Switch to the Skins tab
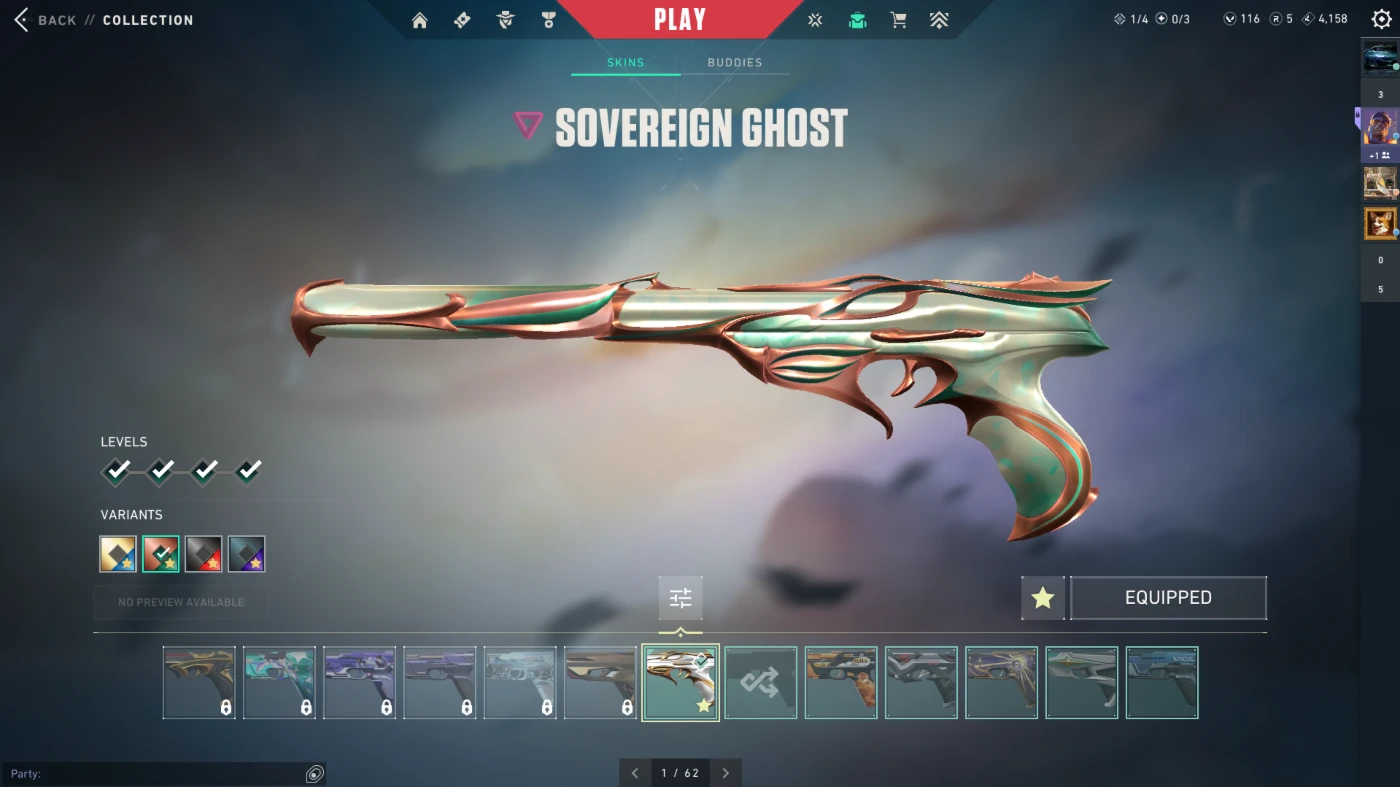This screenshot has height=787, width=1400. point(625,63)
